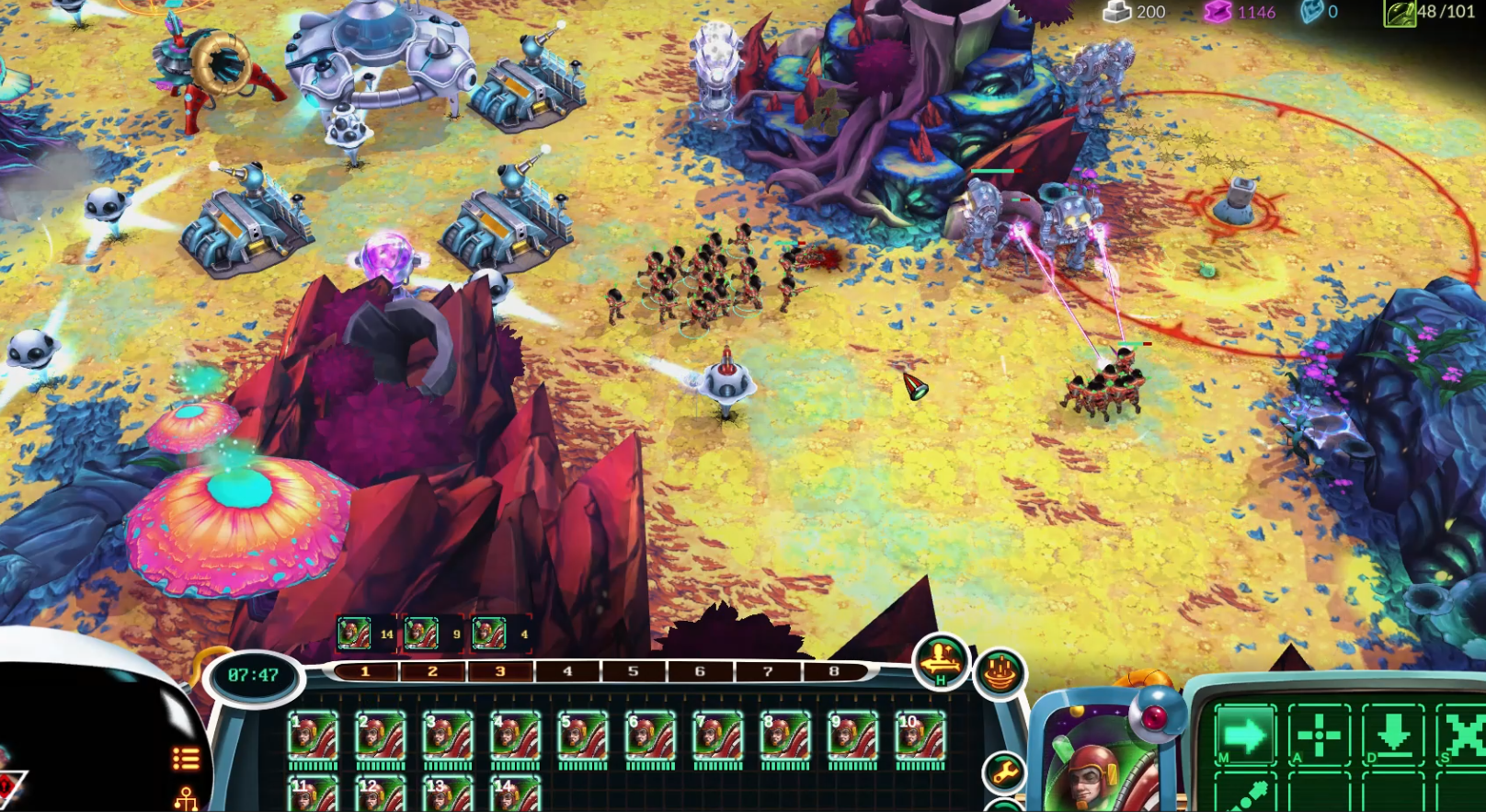Switch to control group 2
This screenshot has height=812, width=1486.
pos(432,672)
